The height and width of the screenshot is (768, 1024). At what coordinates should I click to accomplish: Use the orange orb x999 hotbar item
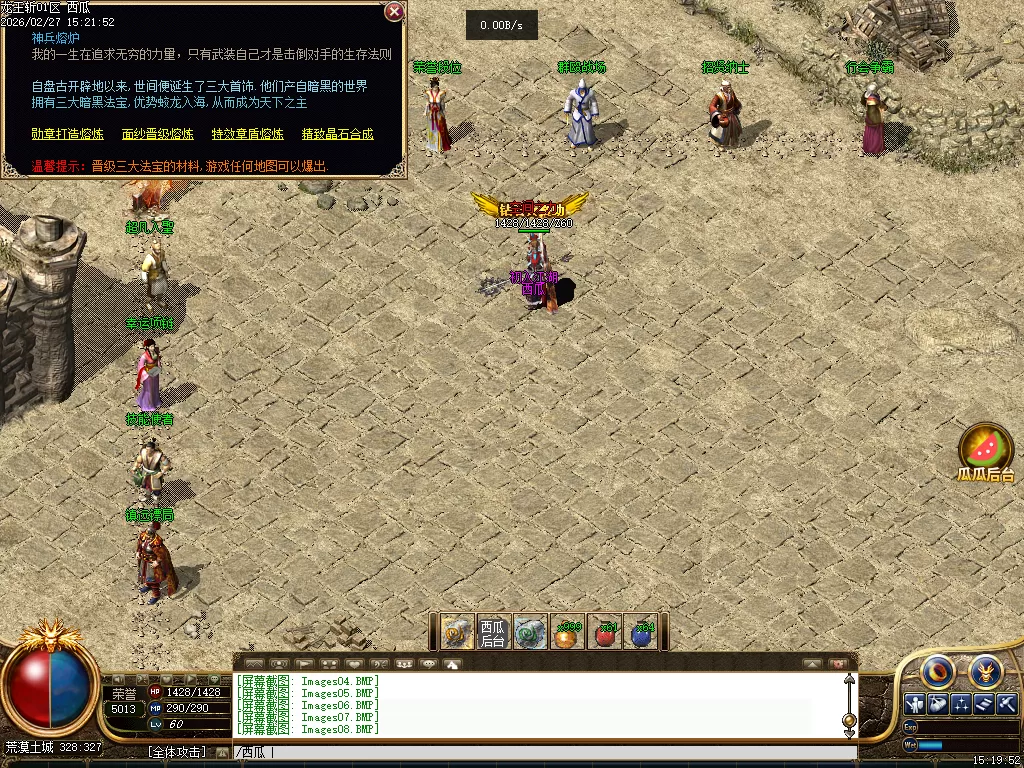click(567, 633)
